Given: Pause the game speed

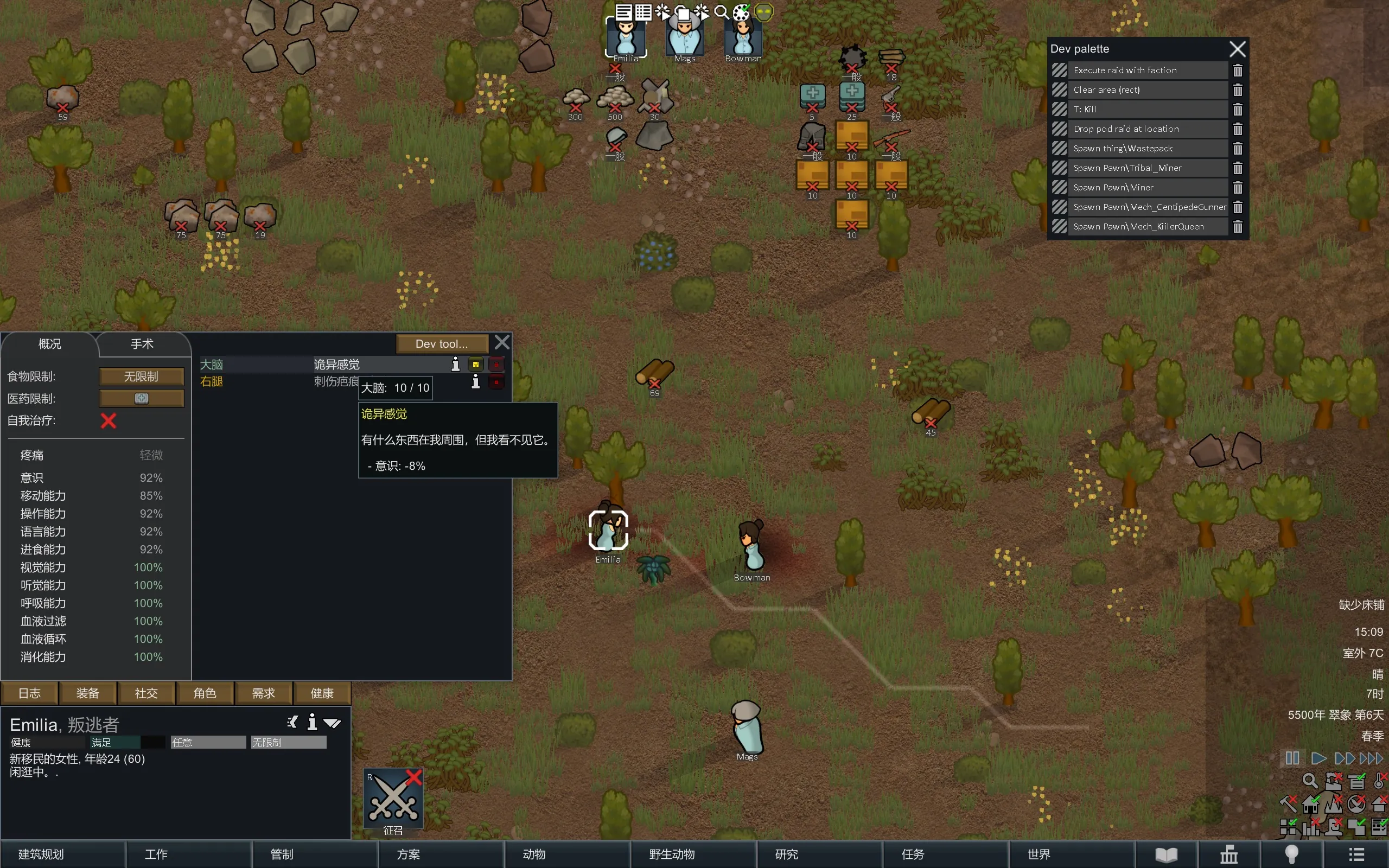Looking at the screenshot, I should (1292, 758).
